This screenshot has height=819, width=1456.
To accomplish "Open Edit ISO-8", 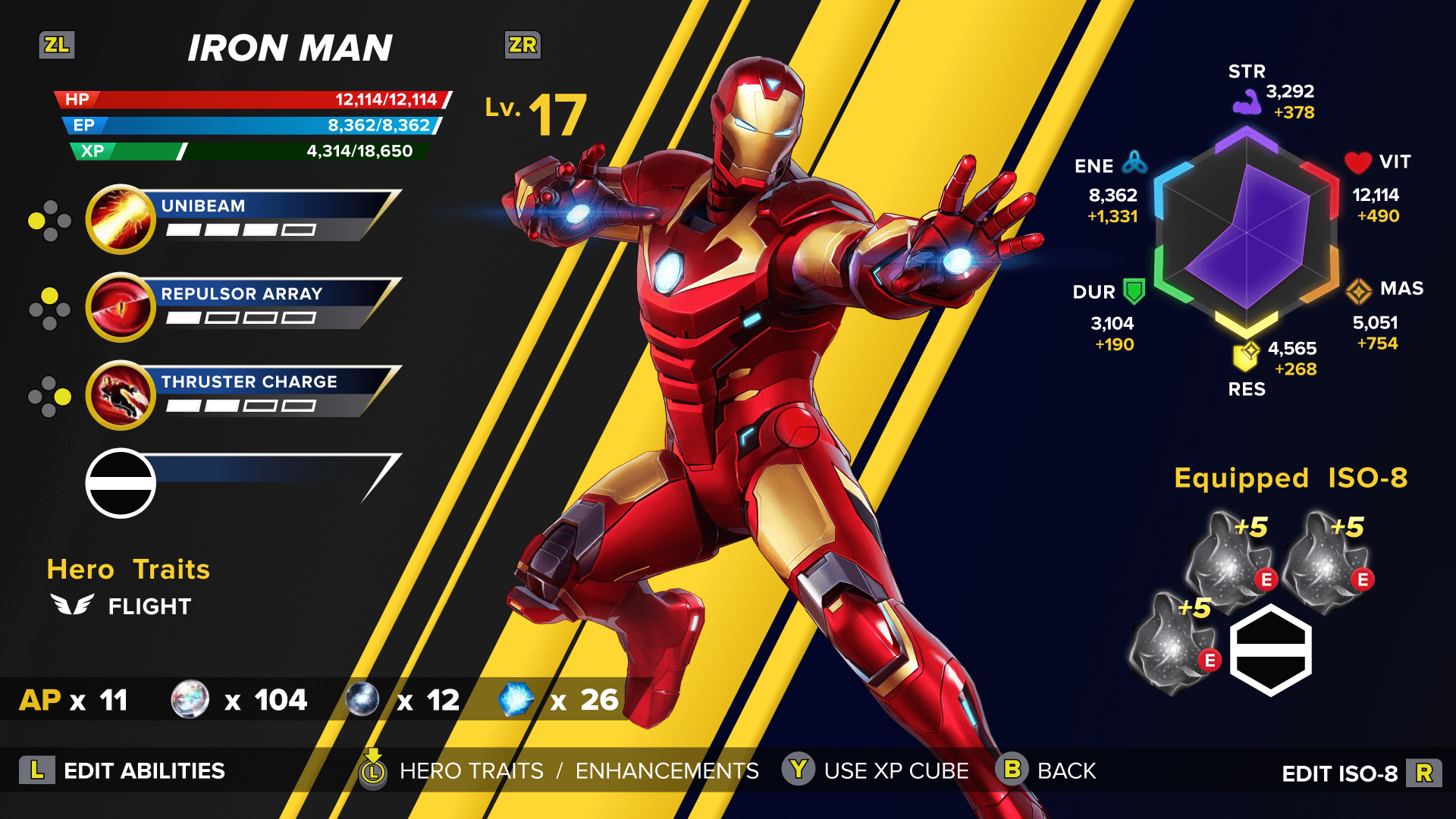I will [x=1360, y=773].
